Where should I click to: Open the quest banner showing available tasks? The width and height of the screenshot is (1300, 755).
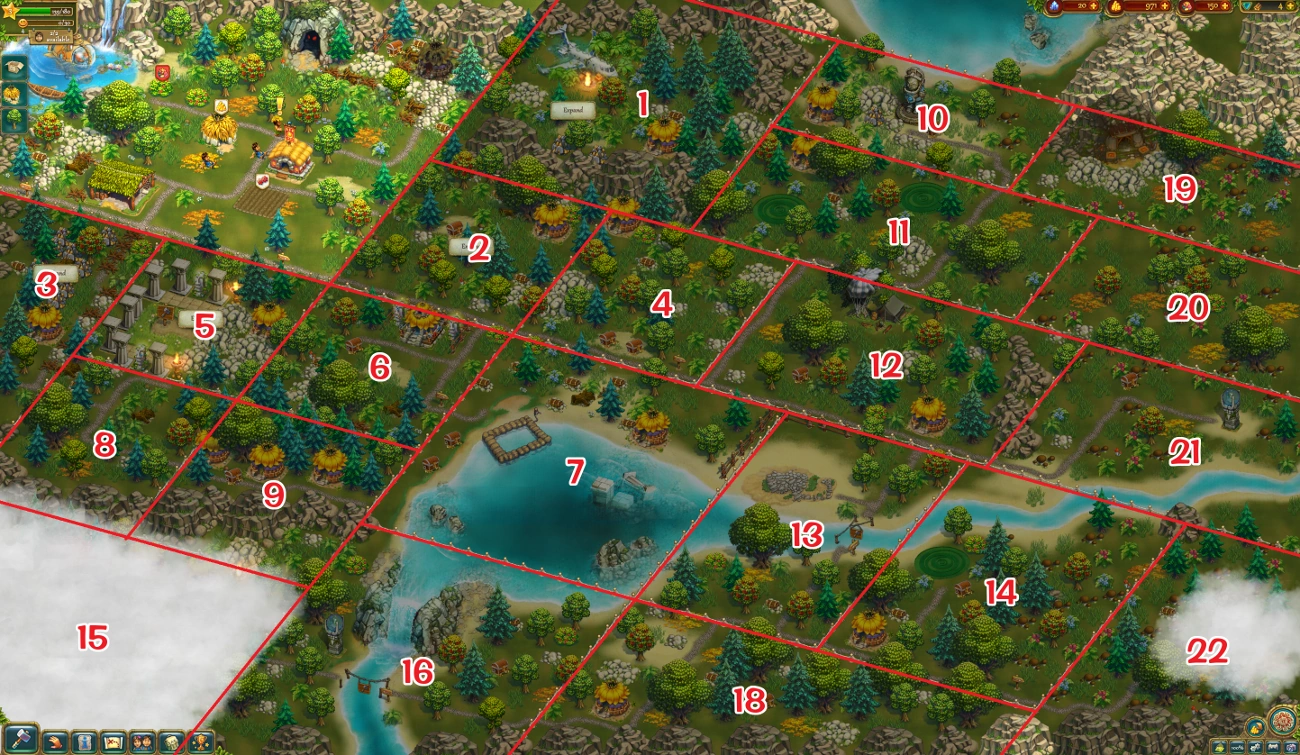coord(51,37)
